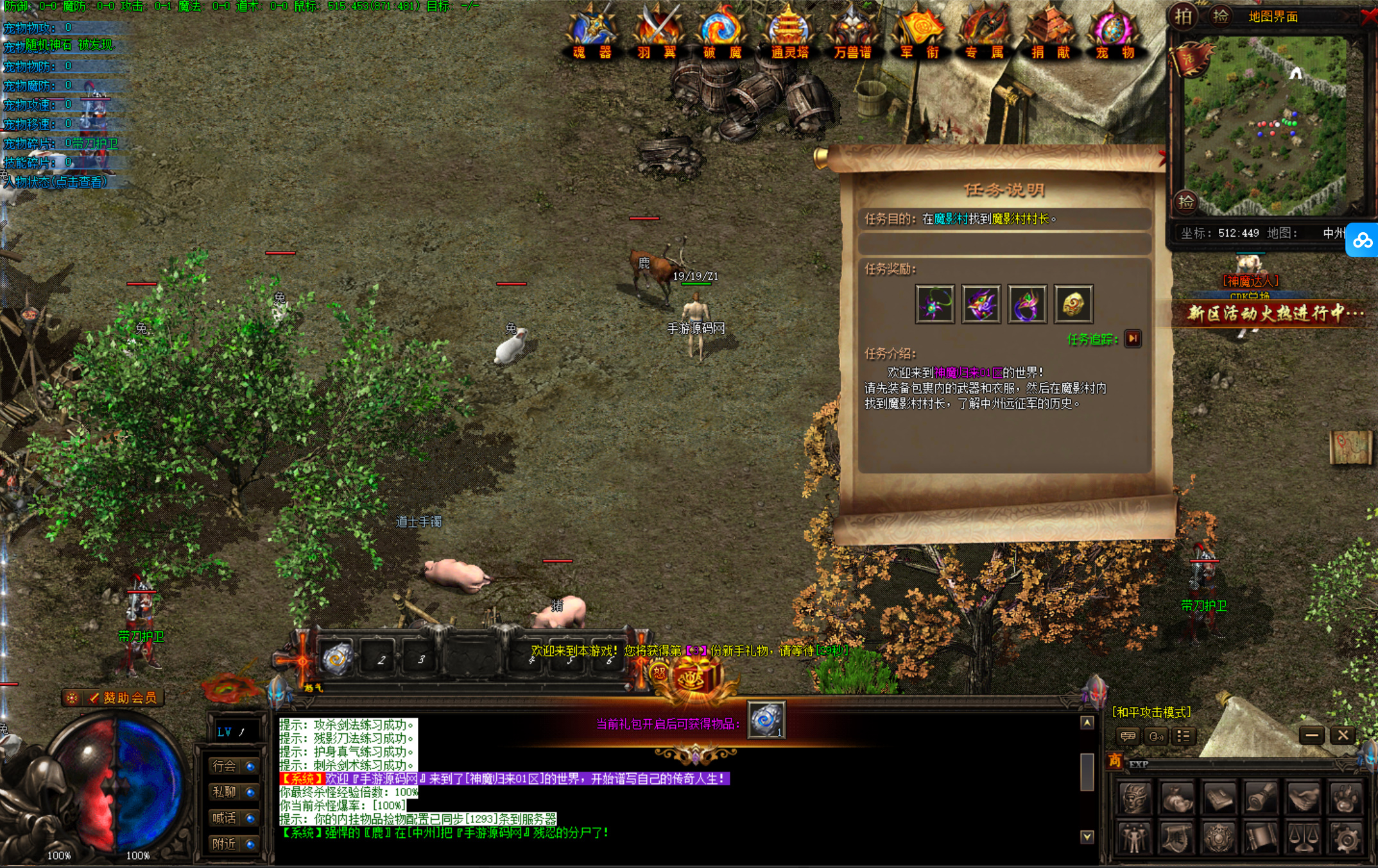
Task: Open the 宠物 pet menu
Action: pyautogui.click(x=1115, y=32)
